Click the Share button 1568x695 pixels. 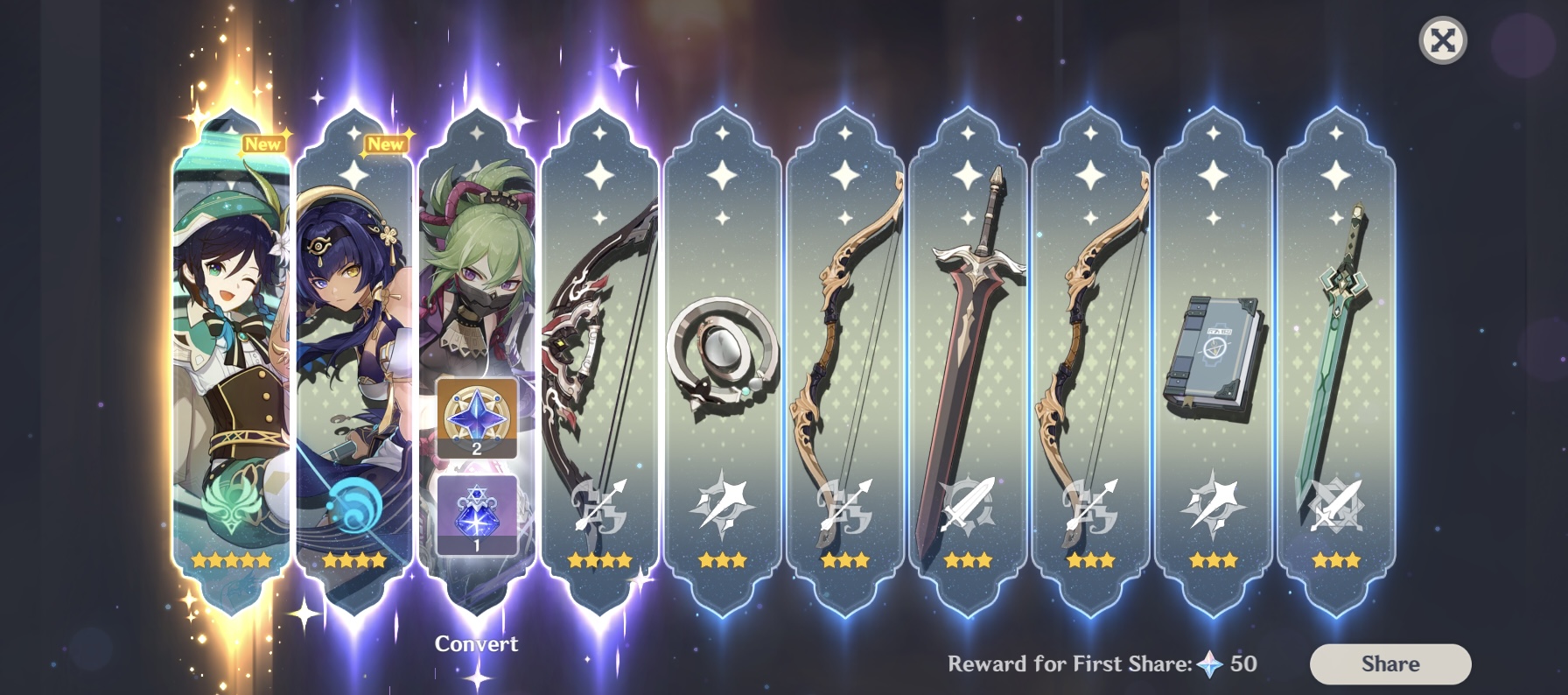1389,663
